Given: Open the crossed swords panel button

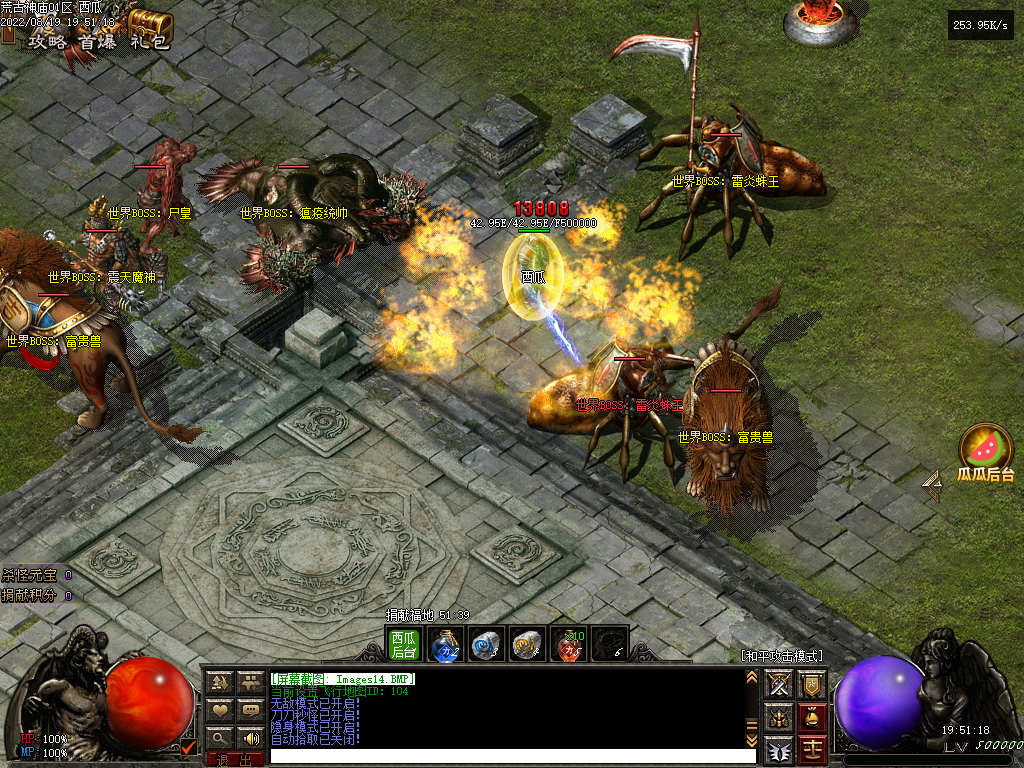Looking at the screenshot, I should [779, 685].
